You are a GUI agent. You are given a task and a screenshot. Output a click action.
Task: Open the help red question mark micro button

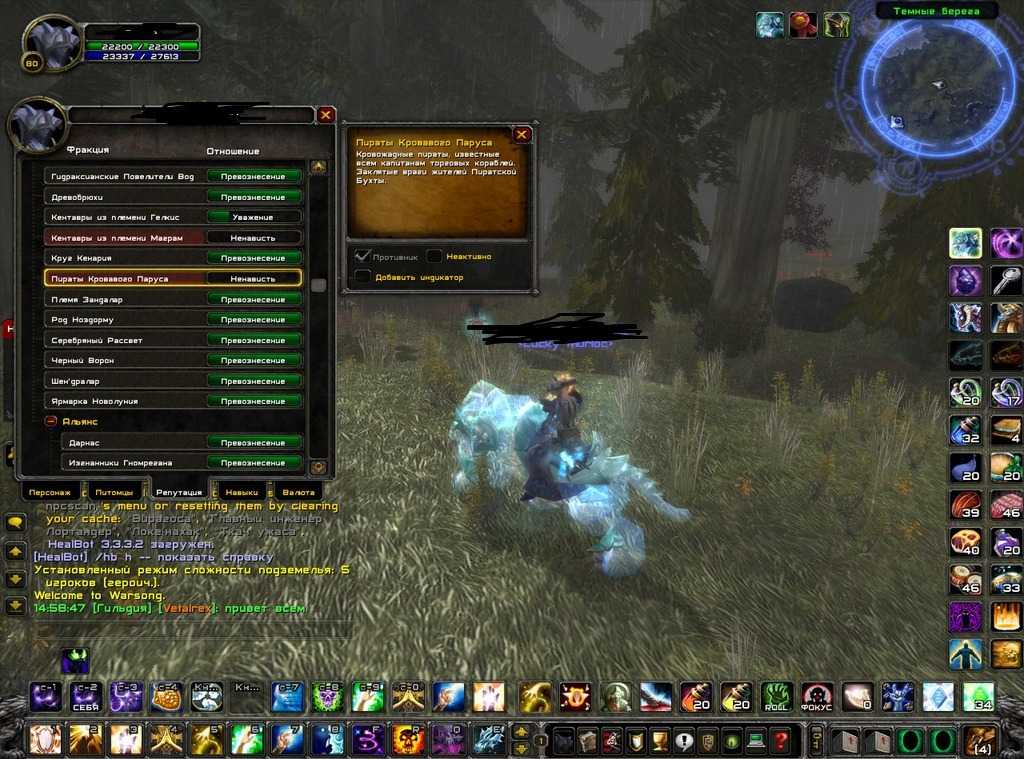(x=780, y=742)
